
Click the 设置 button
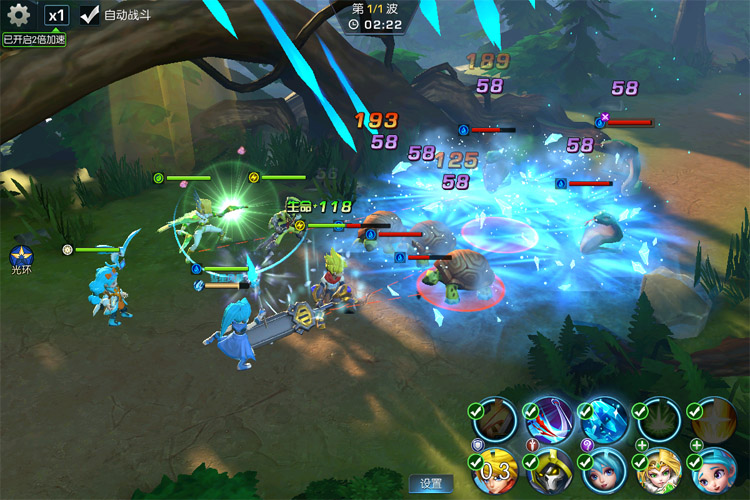[431, 484]
